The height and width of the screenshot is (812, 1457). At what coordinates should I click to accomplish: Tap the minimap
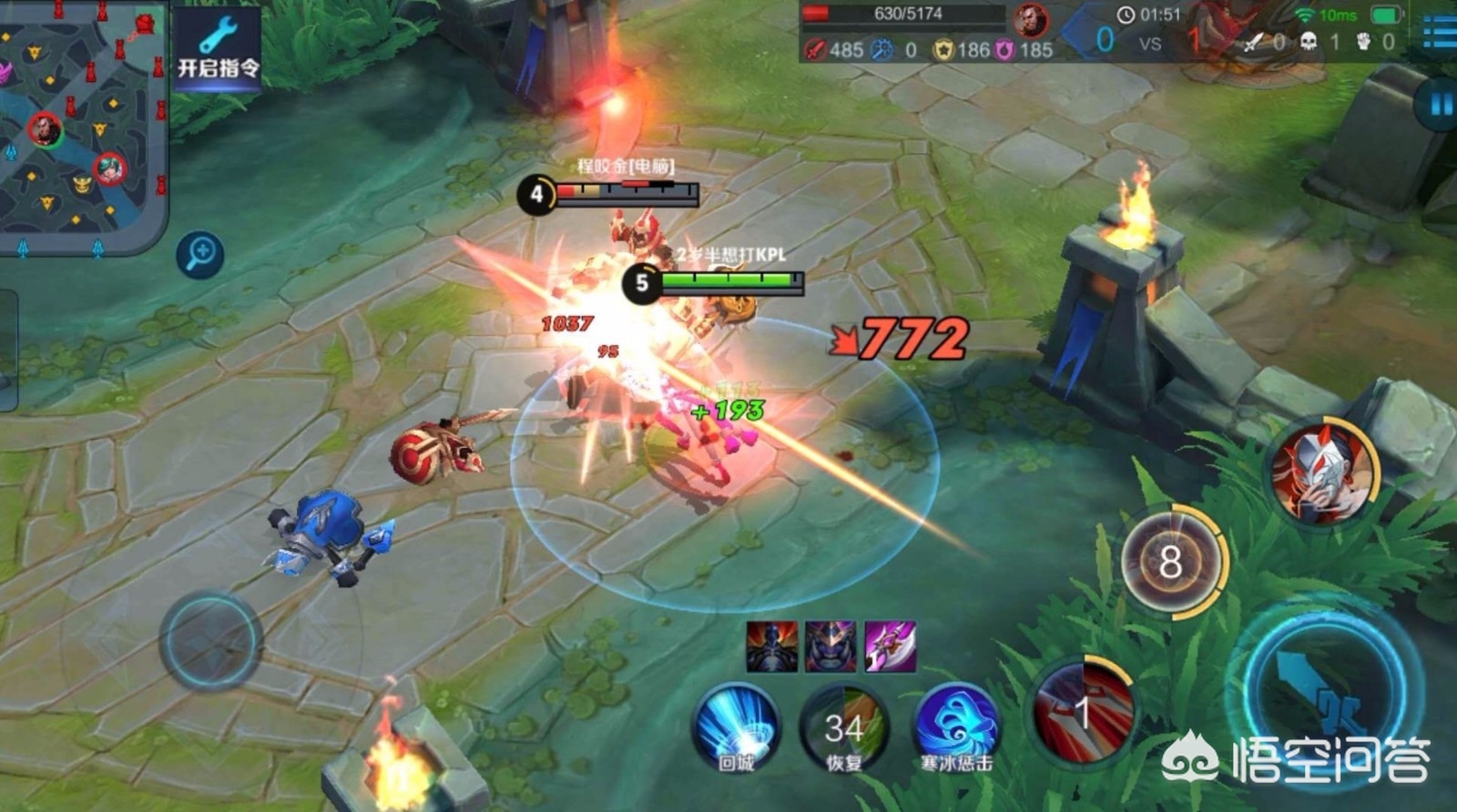(x=80, y=123)
